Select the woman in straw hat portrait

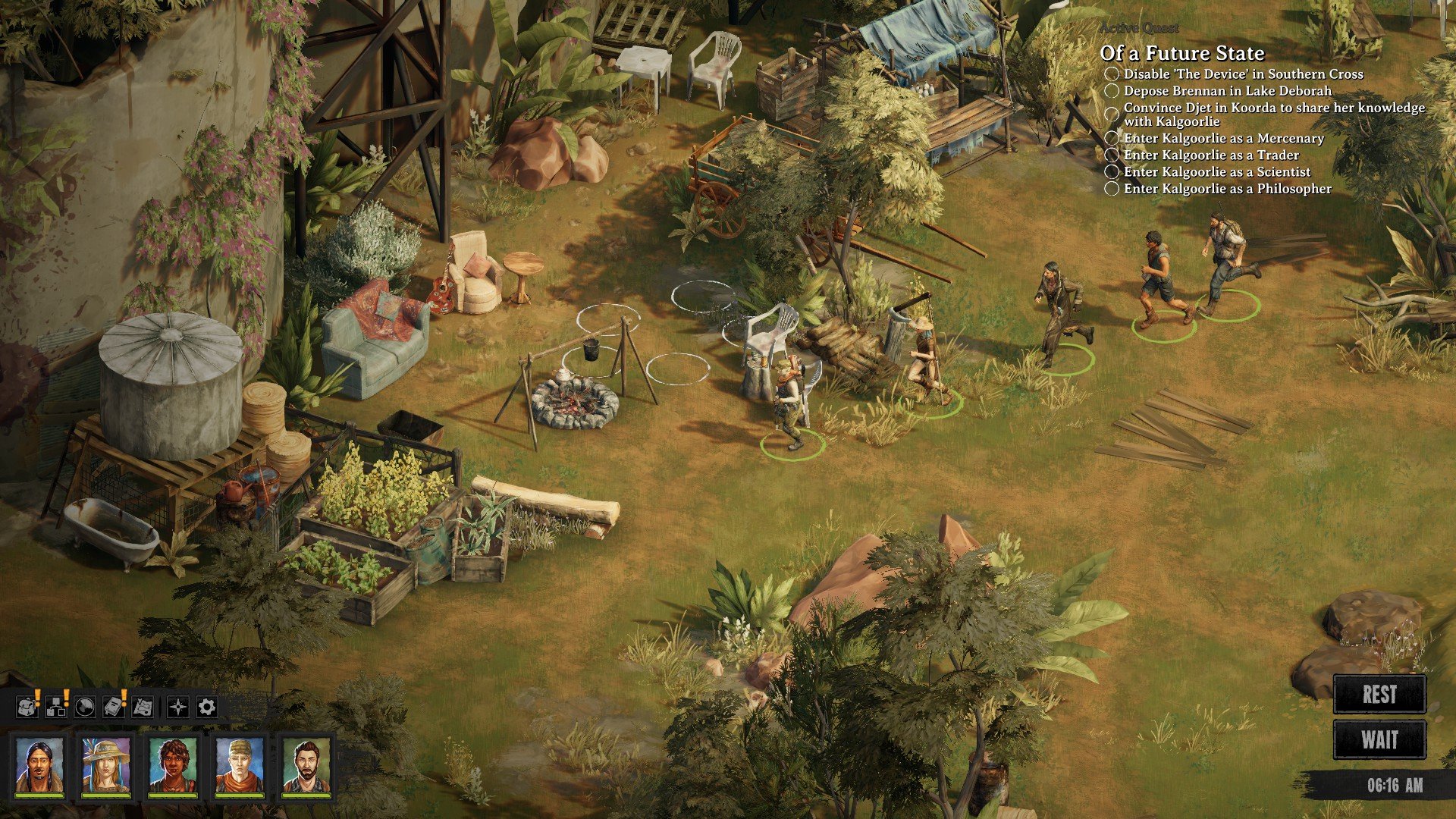pyautogui.click(x=106, y=765)
